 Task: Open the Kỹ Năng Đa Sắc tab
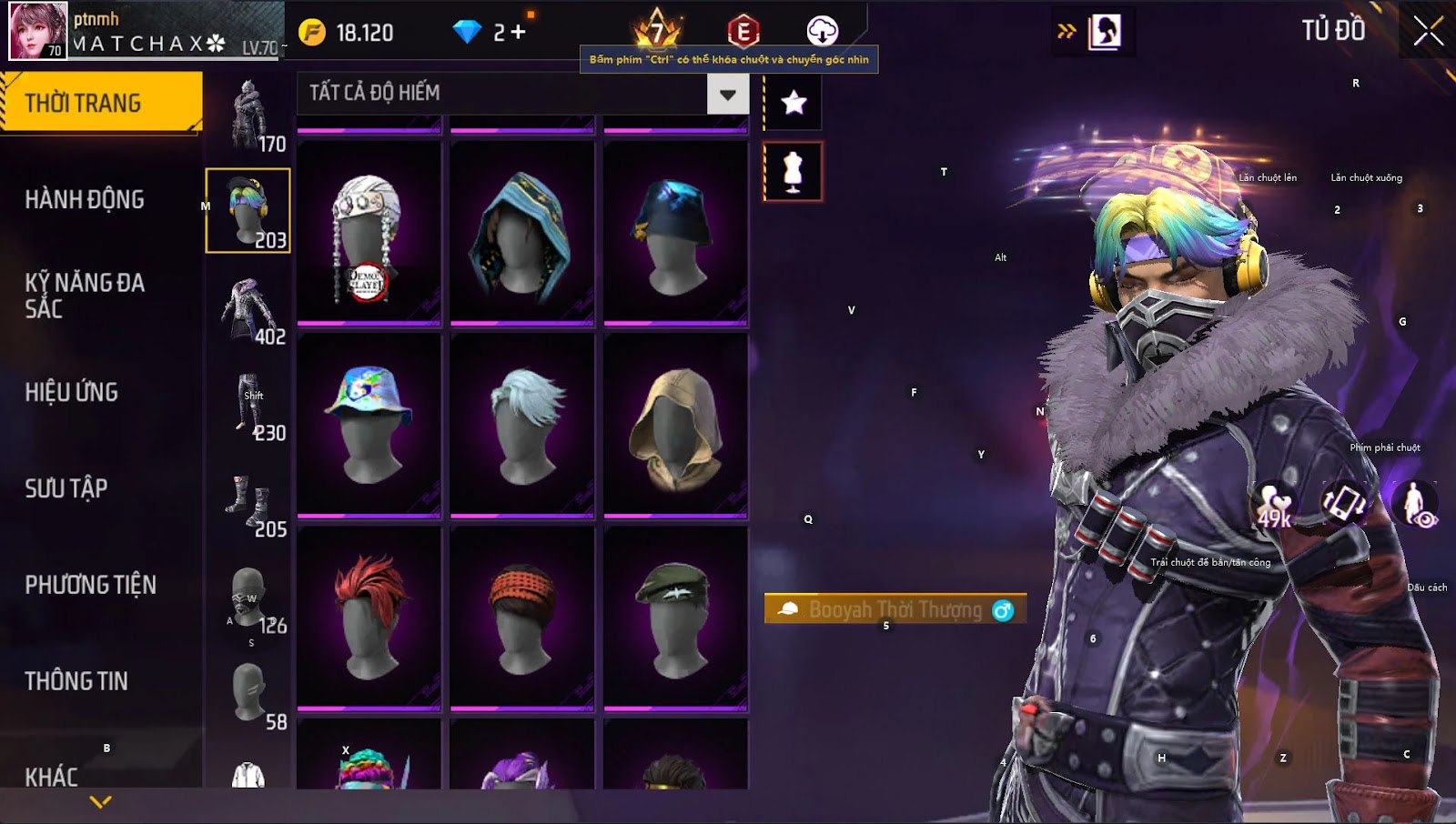pos(85,296)
